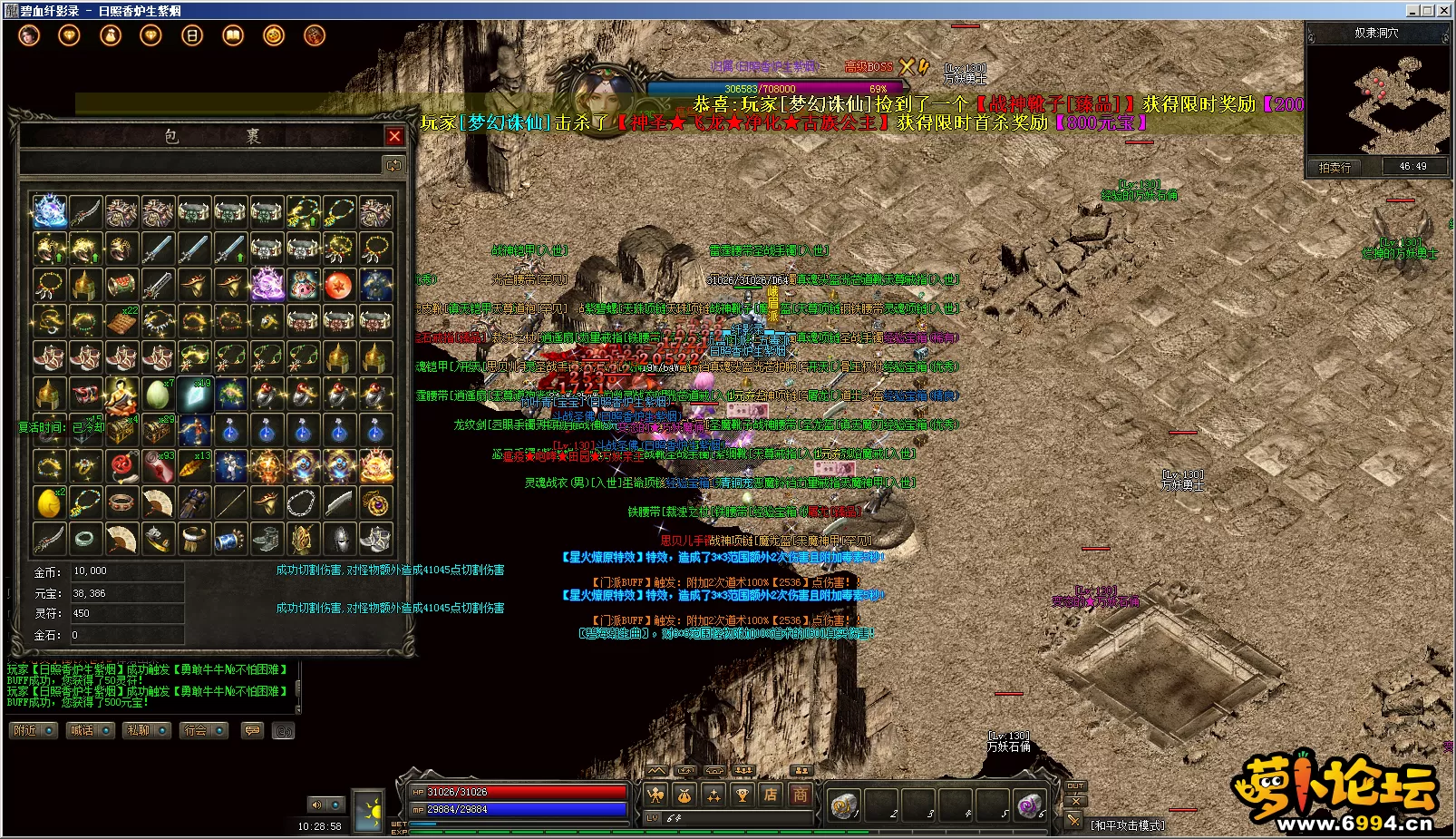This screenshot has height=839, width=1456.
Task: Open the book icon in the top bar
Action: 233,35
